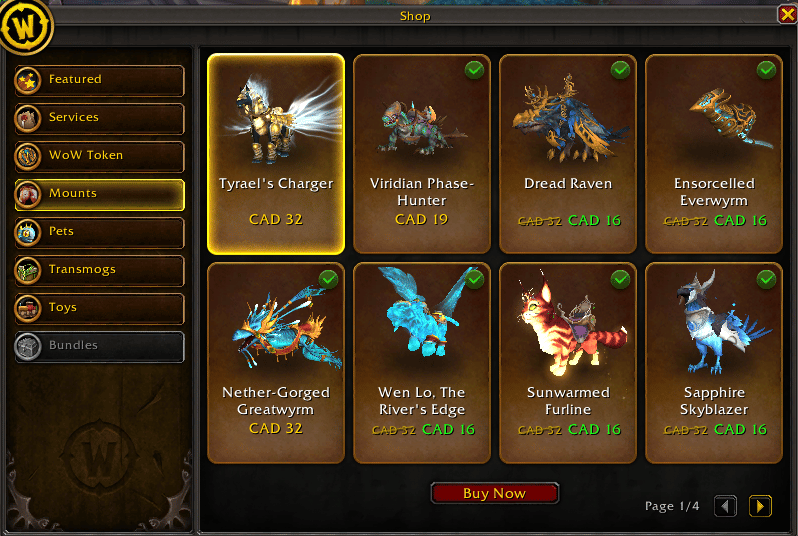Close the Shop window
The width and height of the screenshot is (798, 536).
point(787,14)
